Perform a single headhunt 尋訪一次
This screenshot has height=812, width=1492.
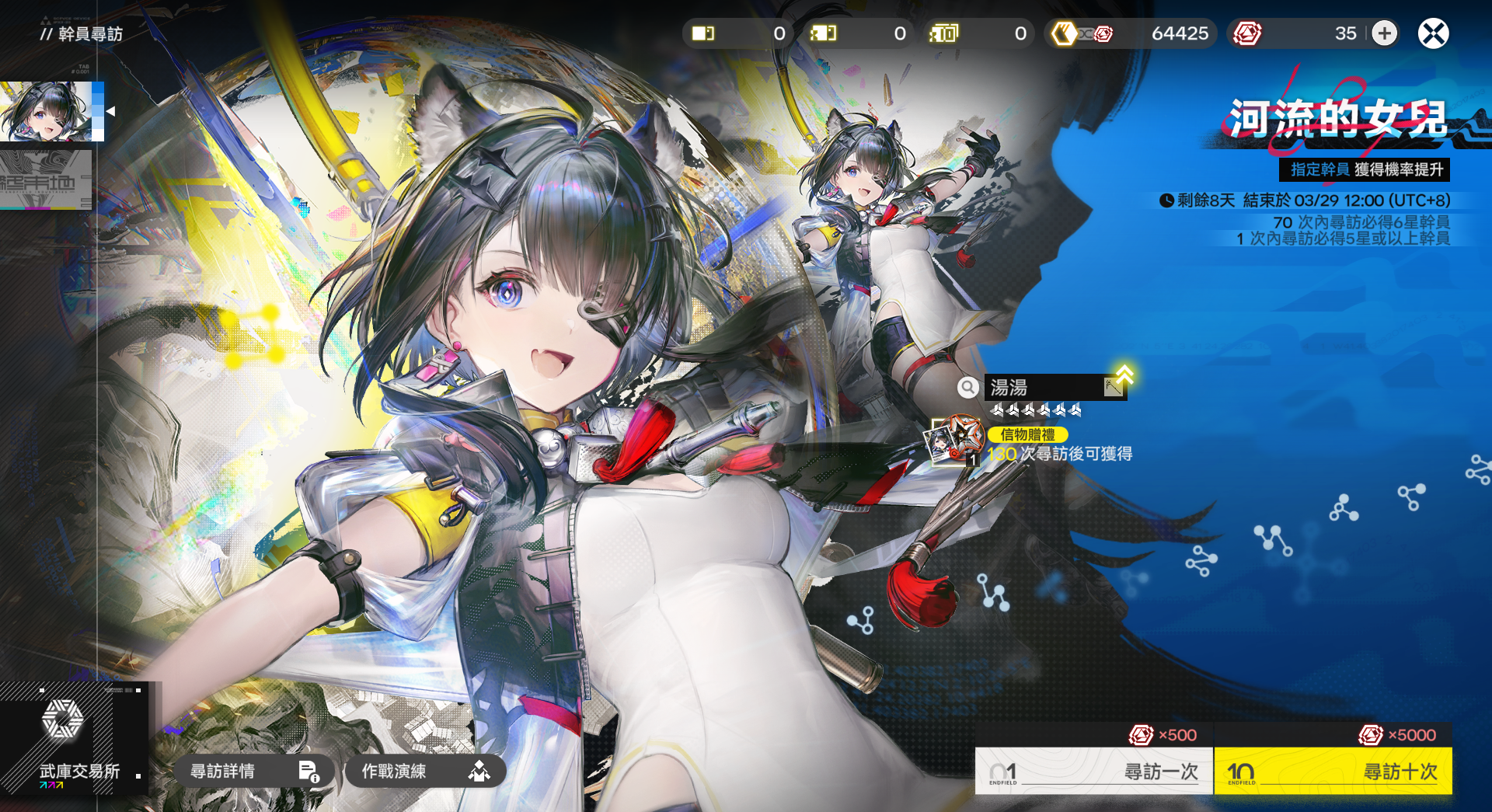point(1093,771)
